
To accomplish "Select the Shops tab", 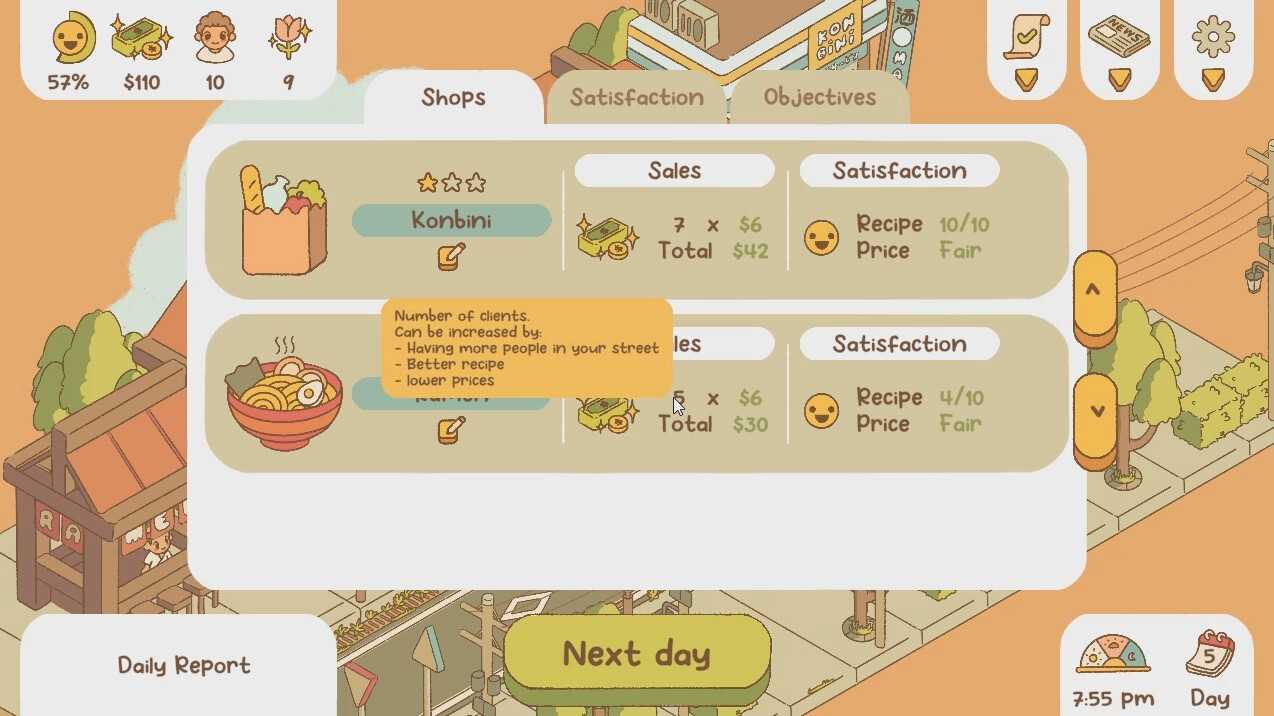I will pyautogui.click(x=453, y=97).
